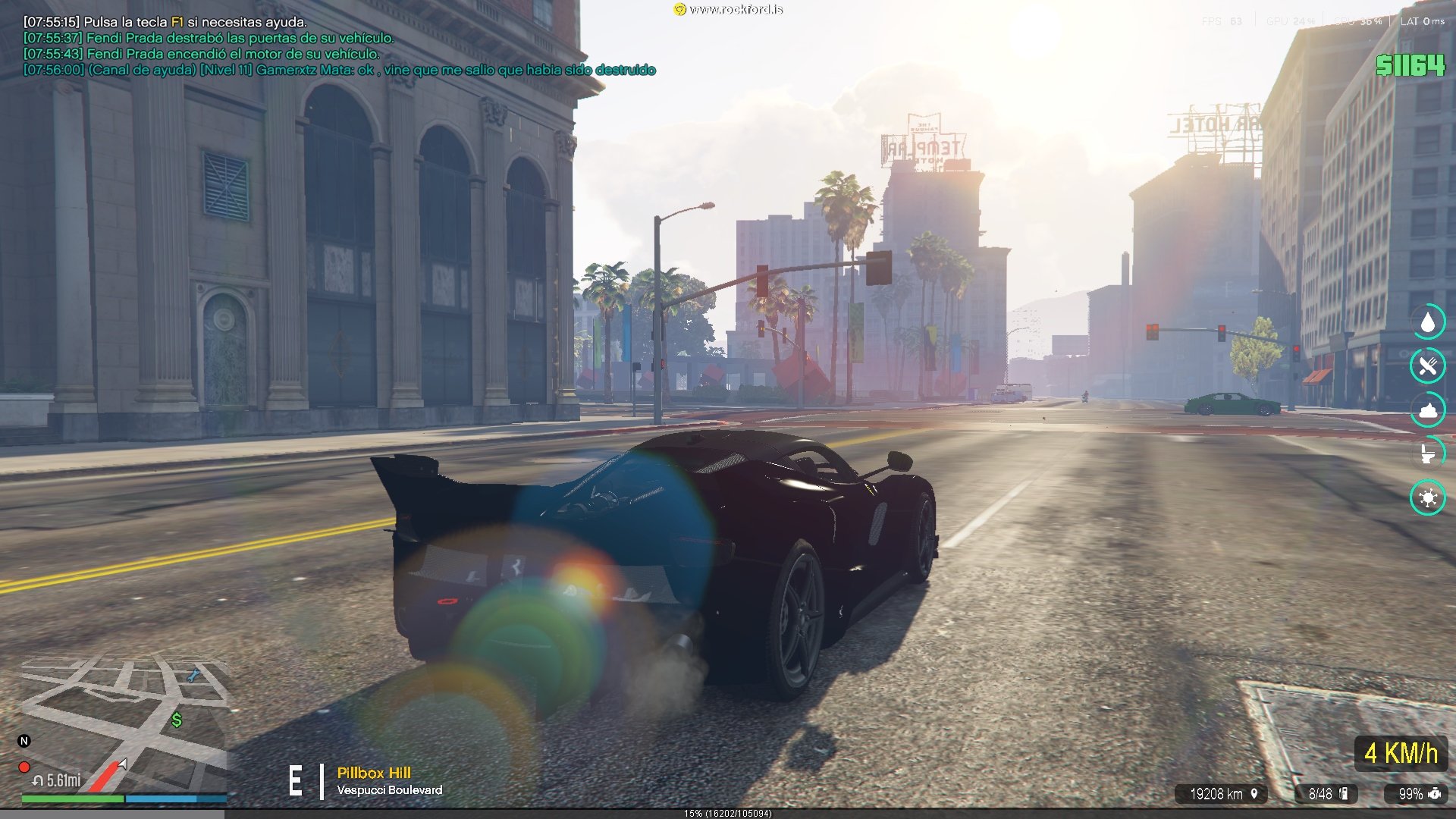Click the north compass N marker
The width and height of the screenshot is (1456, 819).
pyautogui.click(x=24, y=741)
